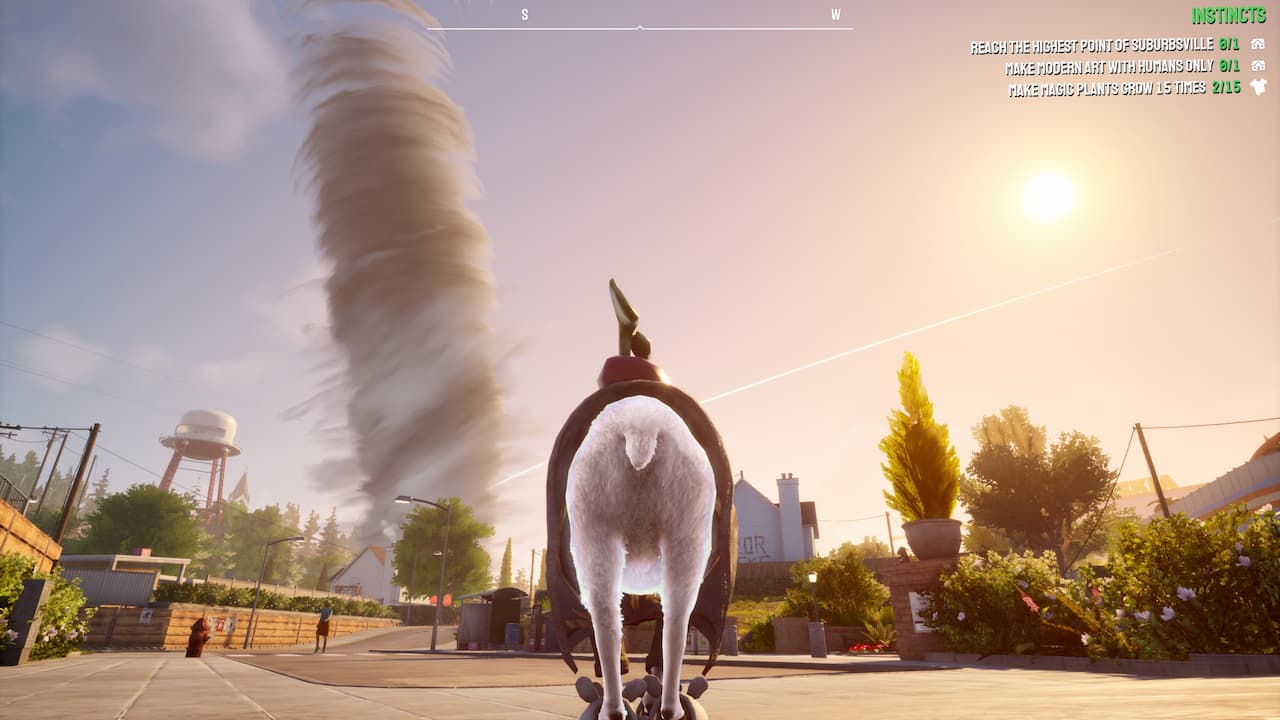Click the house icon beside the Suburbsville instinct

click(1256, 43)
